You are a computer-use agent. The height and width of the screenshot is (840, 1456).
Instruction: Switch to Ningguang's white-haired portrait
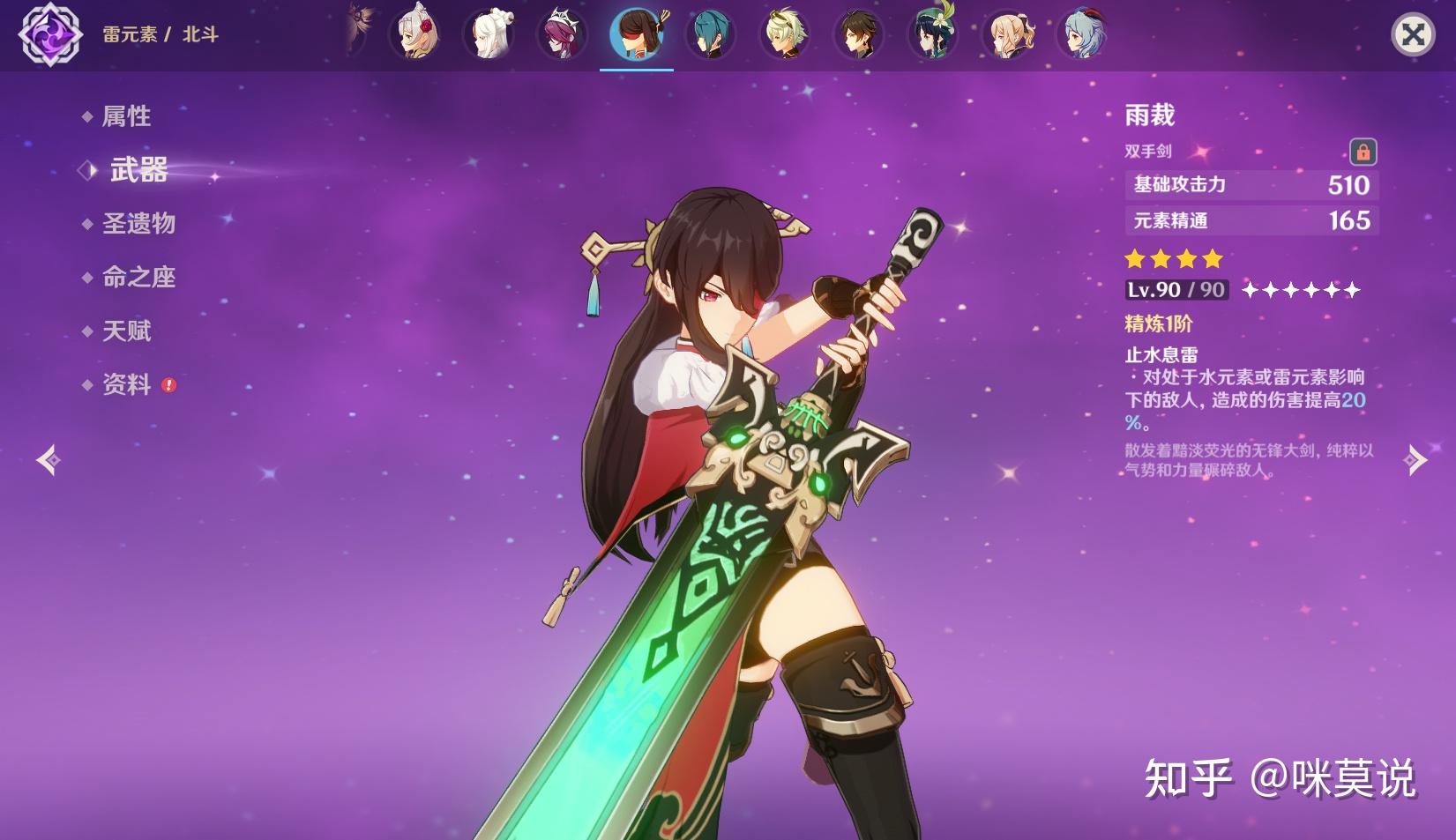coord(489,34)
